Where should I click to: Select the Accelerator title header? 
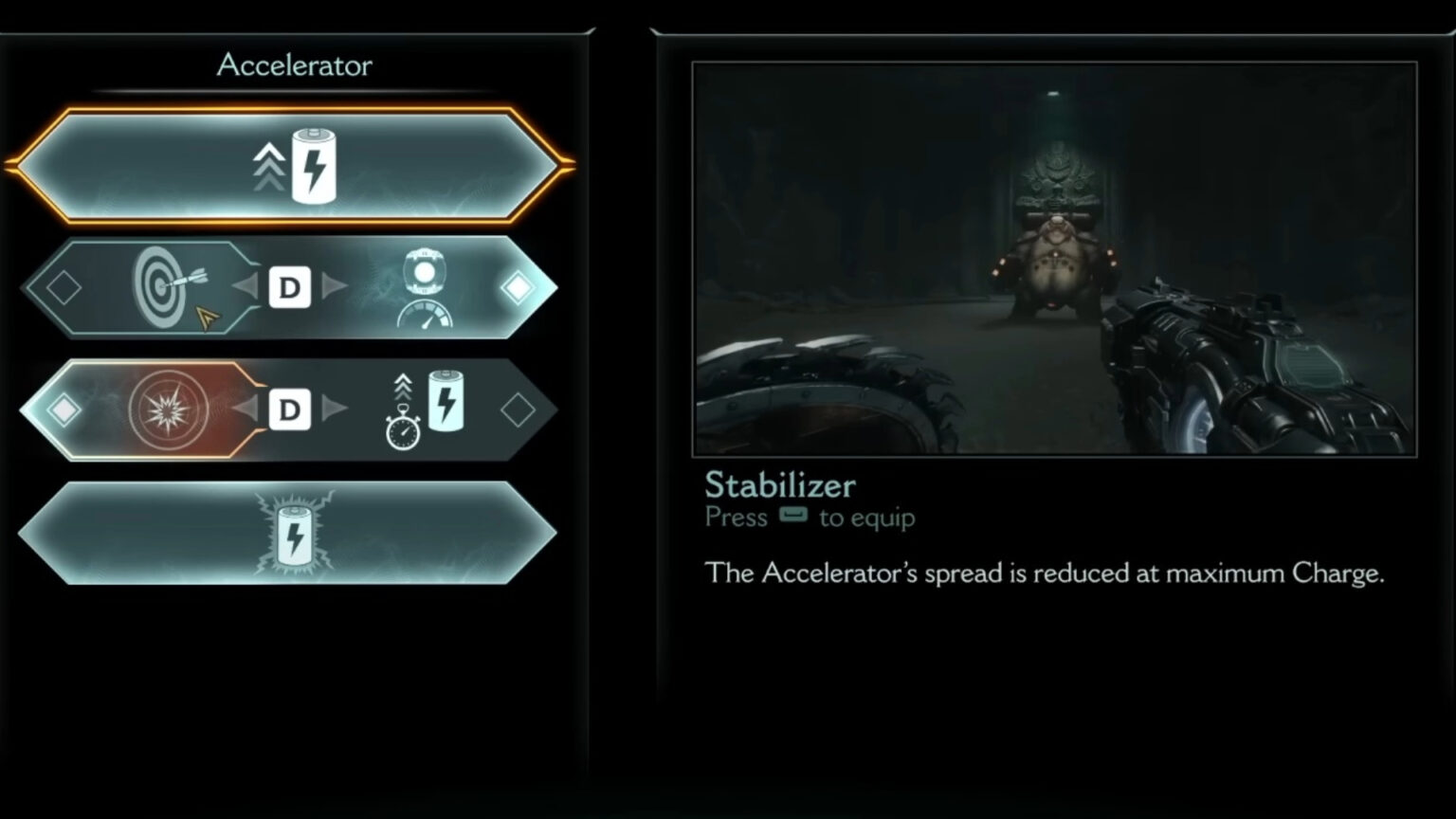pos(294,65)
